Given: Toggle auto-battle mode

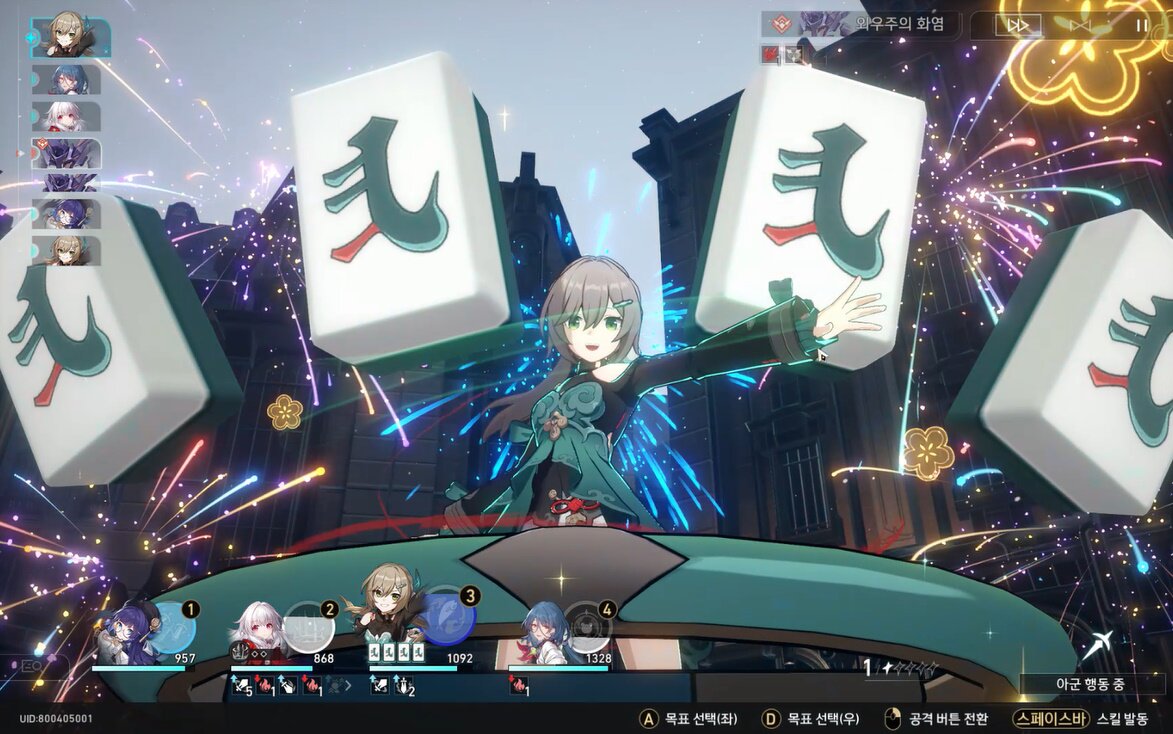Looking at the screenshot, I should [1080, 25].
